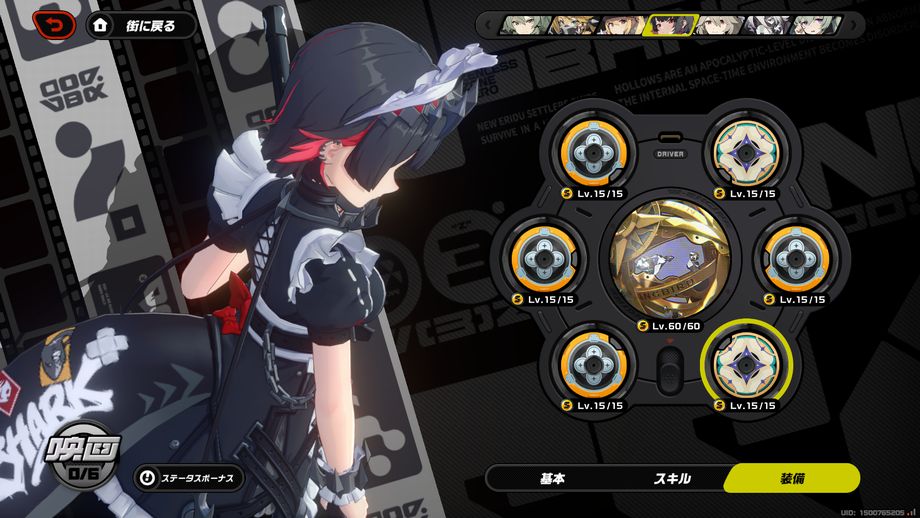
Task: Select the 装備 tab
Action: pos(793,478)
